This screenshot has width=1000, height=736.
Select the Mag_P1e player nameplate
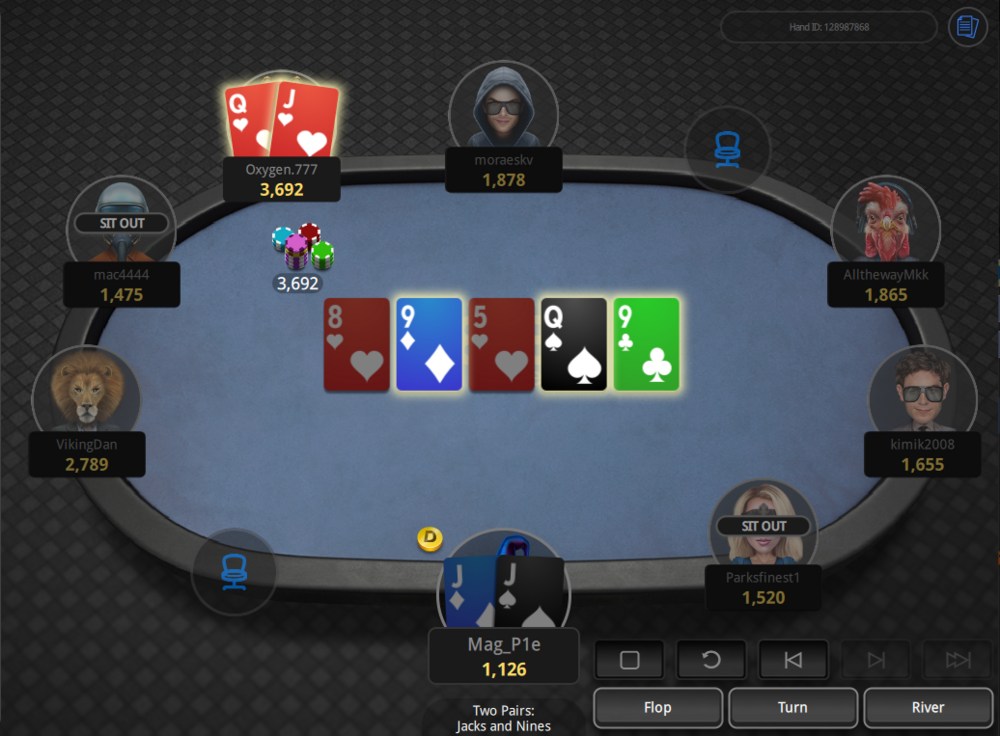[504, 656]
